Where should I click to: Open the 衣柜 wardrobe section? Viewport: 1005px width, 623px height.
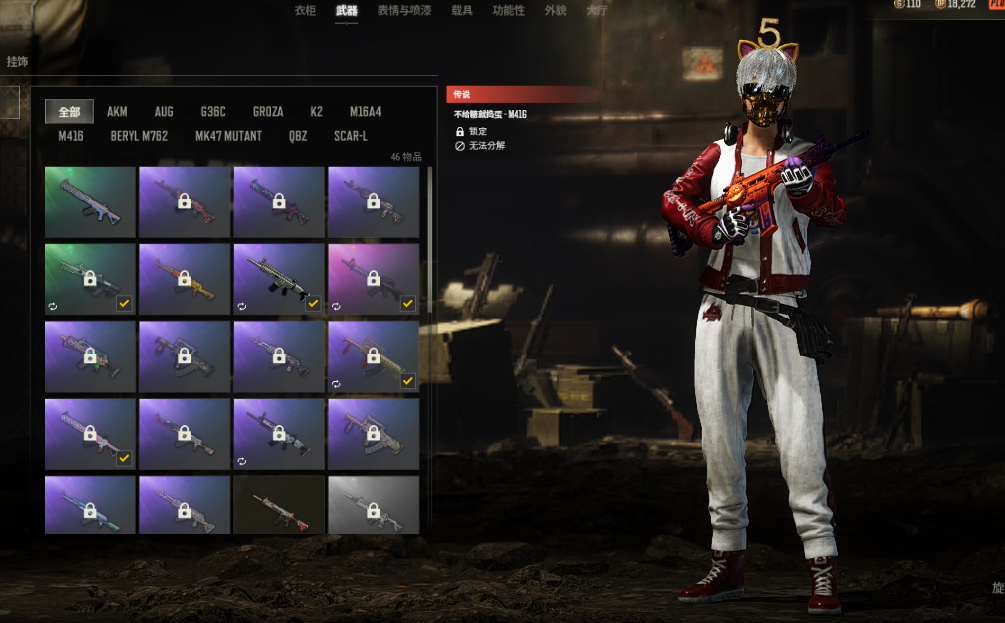coord(305,10)
